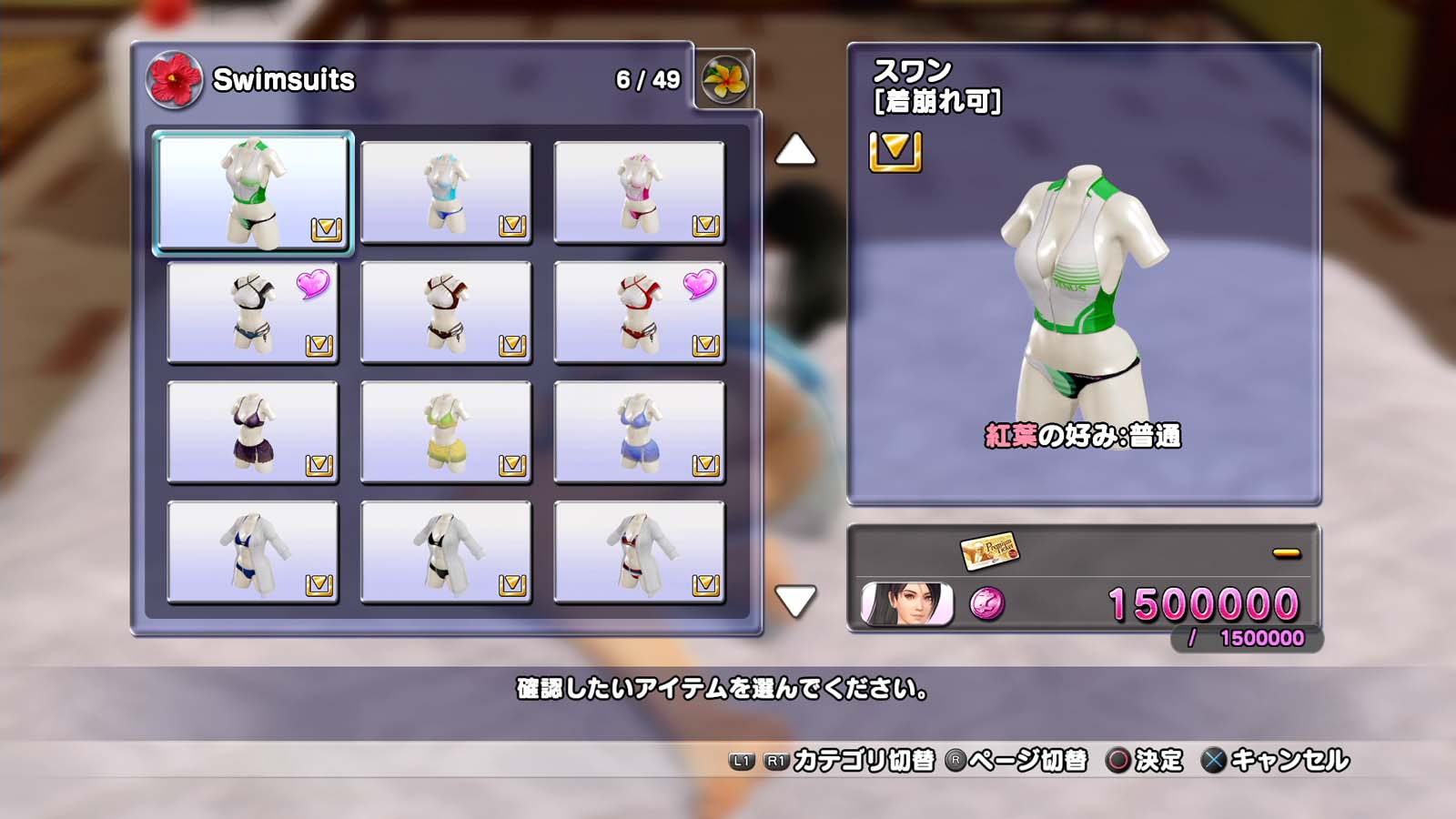Viewport: 1456px width, 819px height.
Task: Pick the purple skirted bikini slot
Action: pos(253,432)
